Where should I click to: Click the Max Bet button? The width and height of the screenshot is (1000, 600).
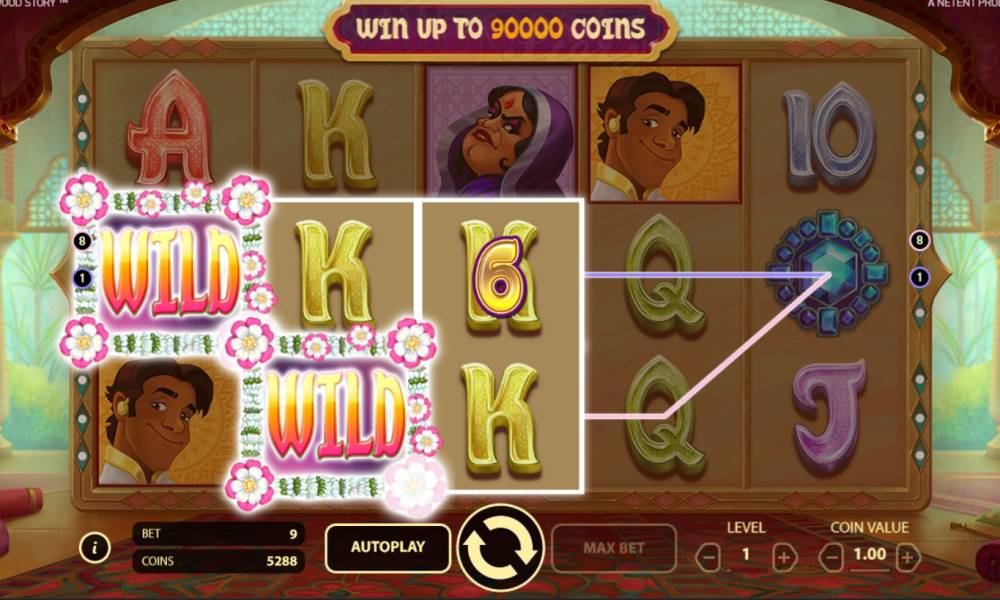tap(613, 547)
